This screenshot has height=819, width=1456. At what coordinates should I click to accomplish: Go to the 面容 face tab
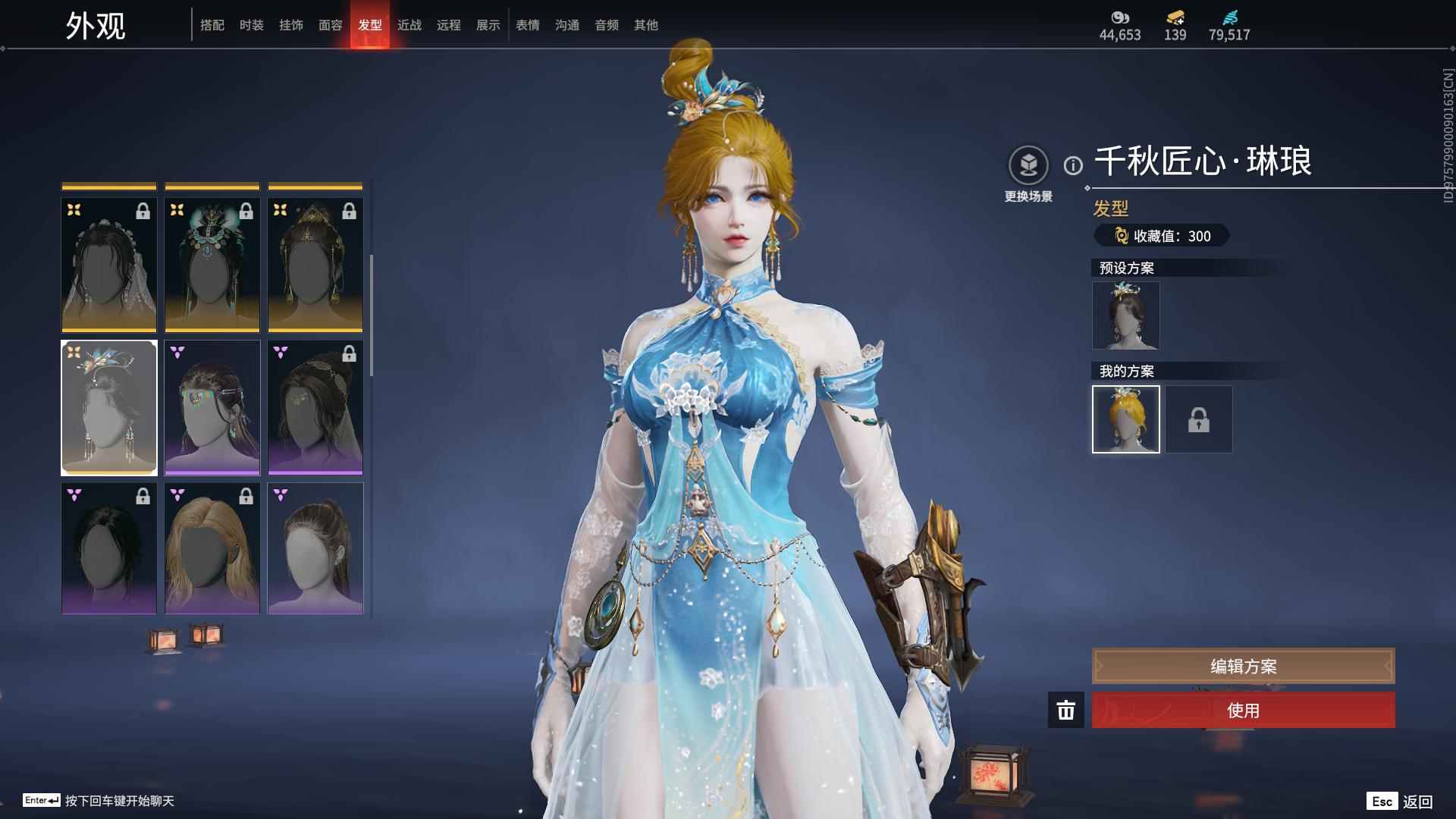pos(331,25)
